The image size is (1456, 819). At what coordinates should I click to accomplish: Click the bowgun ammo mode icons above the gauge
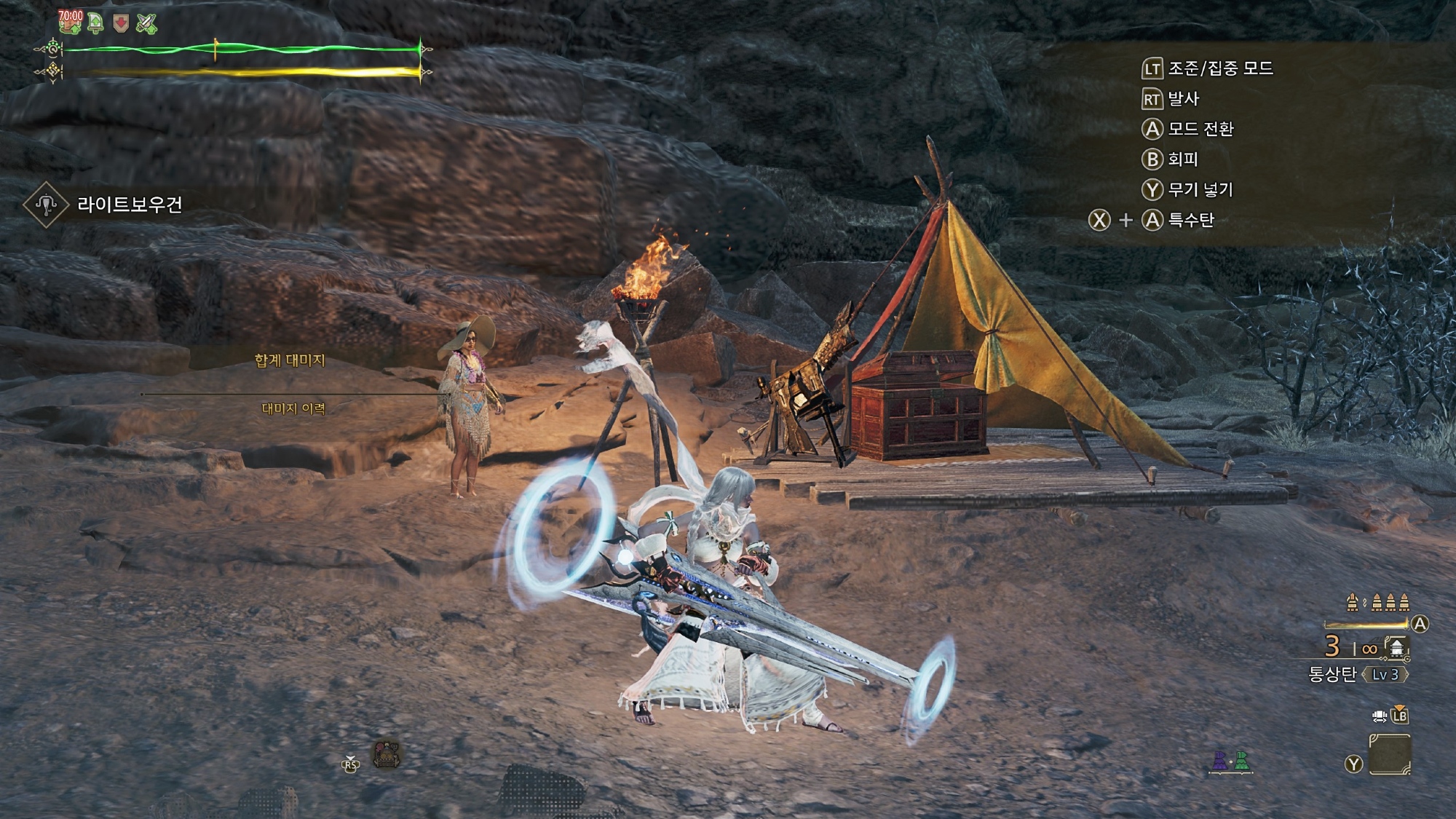click(x=1378, y=602)
